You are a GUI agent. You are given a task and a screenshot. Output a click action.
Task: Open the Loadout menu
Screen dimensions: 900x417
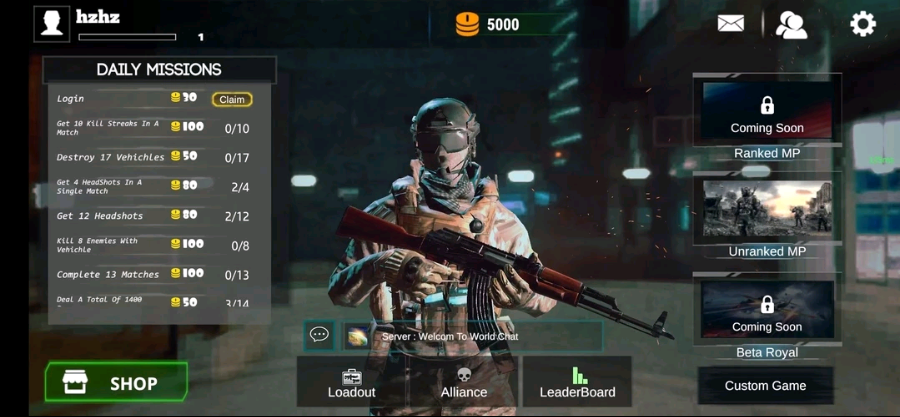[351, 382]
